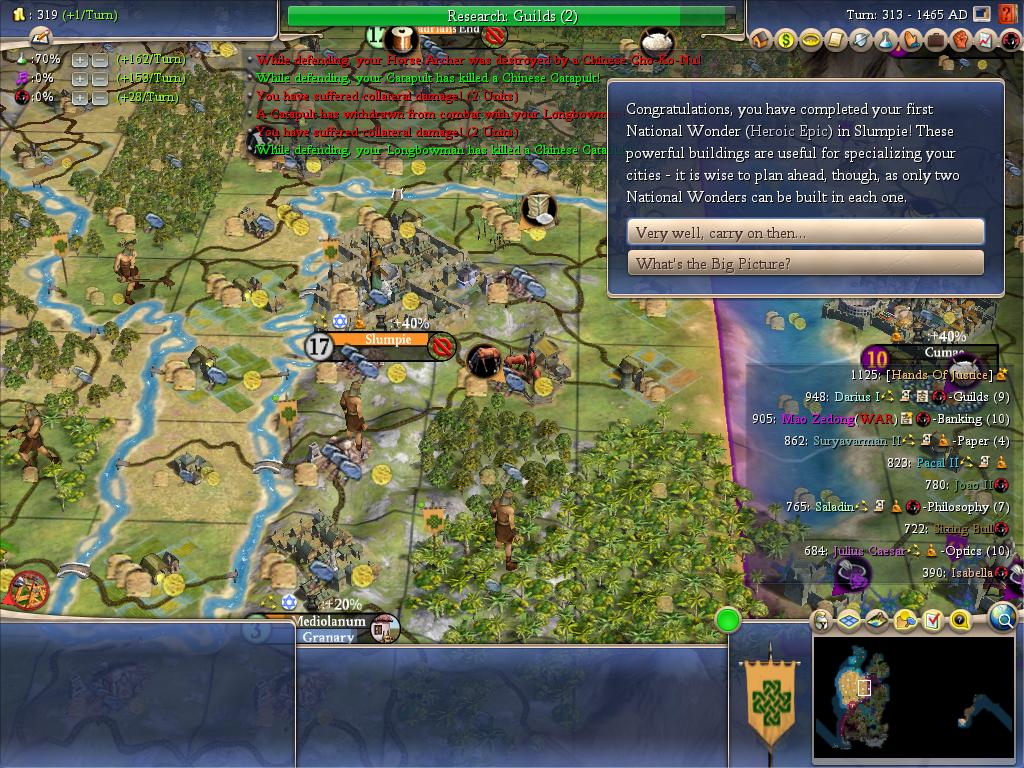Select Darius I in the scoreboard
Screen dimensions: 1024x768
857,397
